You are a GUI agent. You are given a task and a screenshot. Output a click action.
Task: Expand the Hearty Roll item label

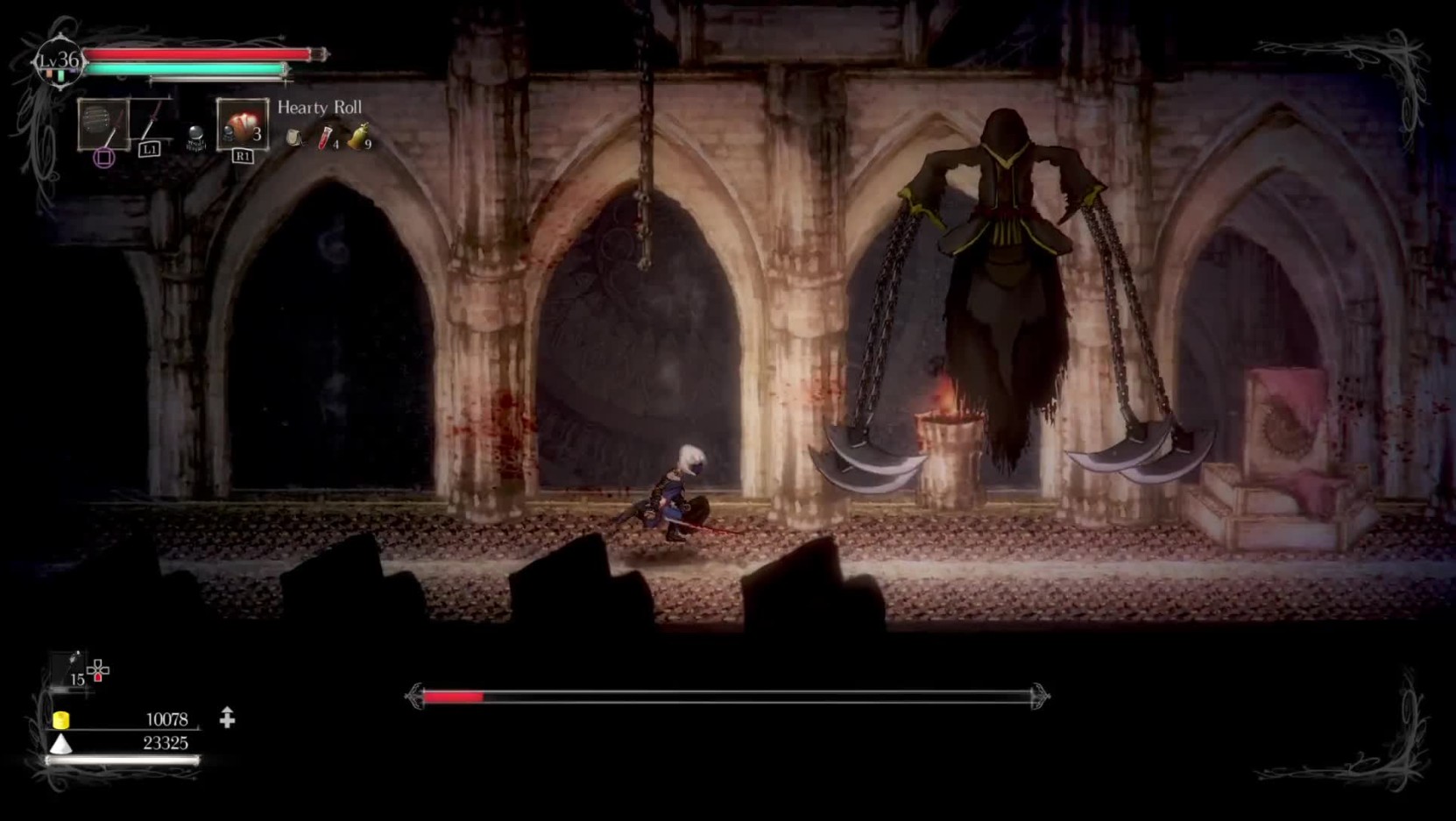319,107
